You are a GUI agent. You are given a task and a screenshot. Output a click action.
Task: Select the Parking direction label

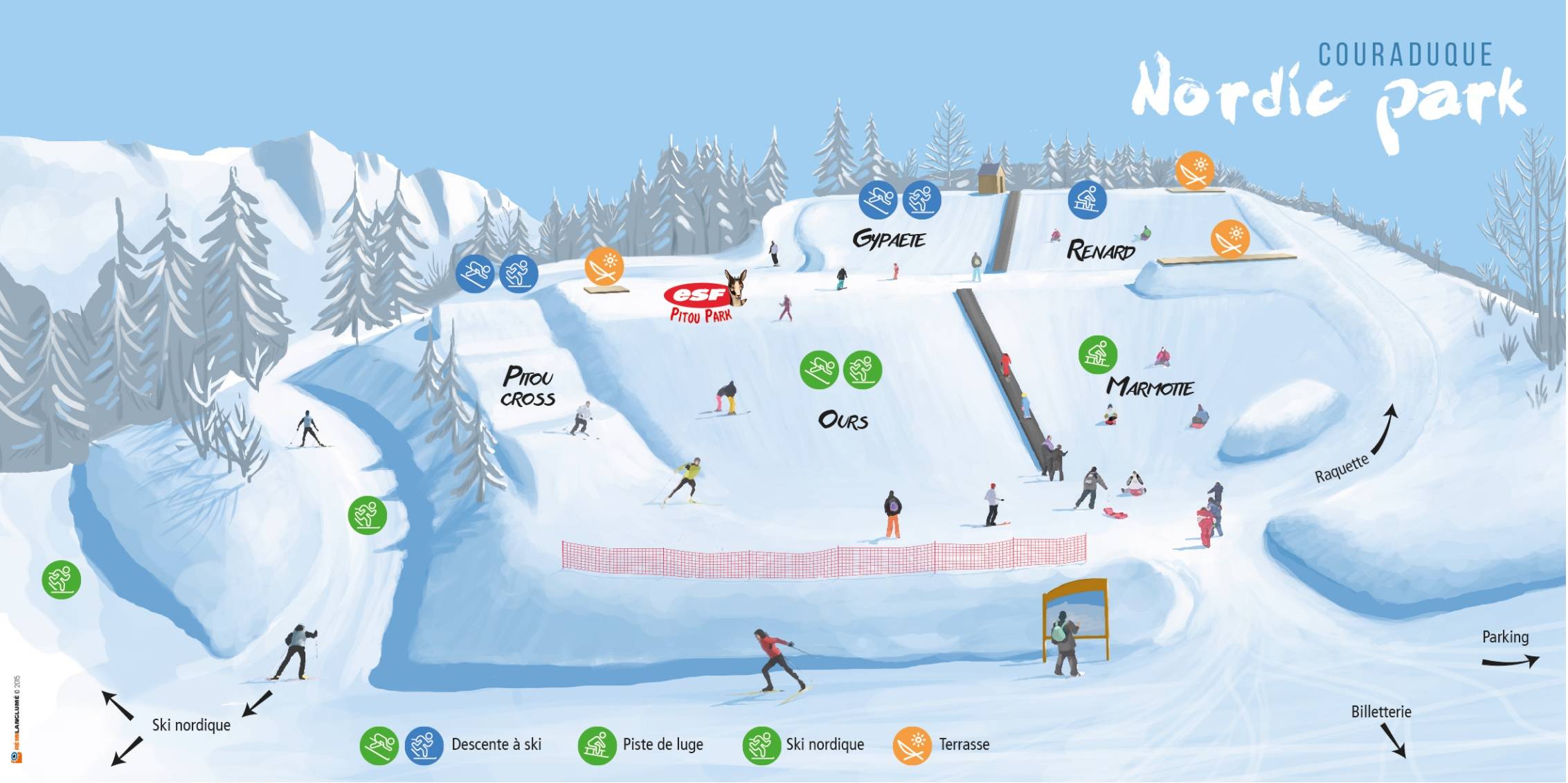pos(1505,637)
